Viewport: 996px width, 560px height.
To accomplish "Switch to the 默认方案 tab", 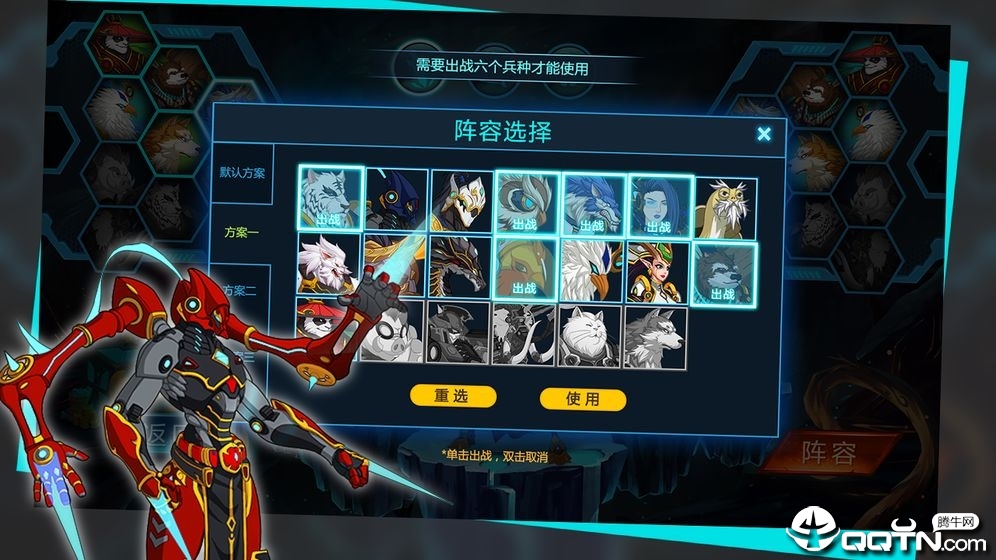I will (x=242, y=173).
